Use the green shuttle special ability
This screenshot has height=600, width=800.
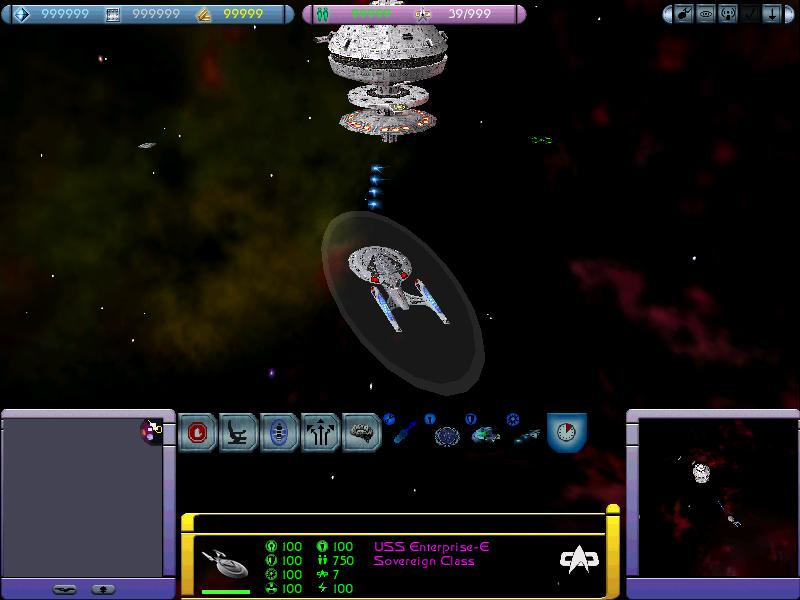point(485,435)
